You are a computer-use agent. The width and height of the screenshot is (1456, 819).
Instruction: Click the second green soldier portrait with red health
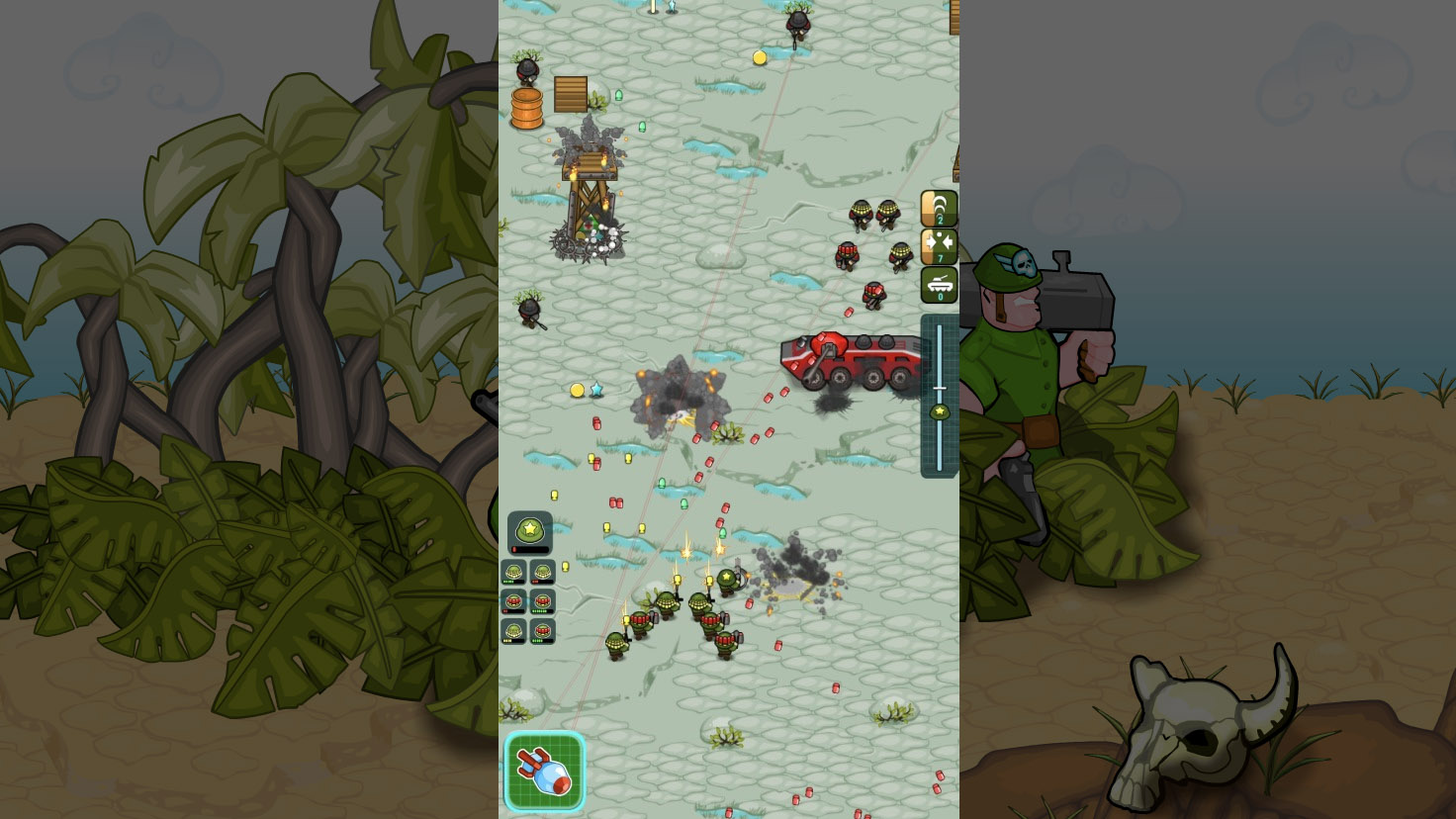pyautogui.click(x=542, y=571)
